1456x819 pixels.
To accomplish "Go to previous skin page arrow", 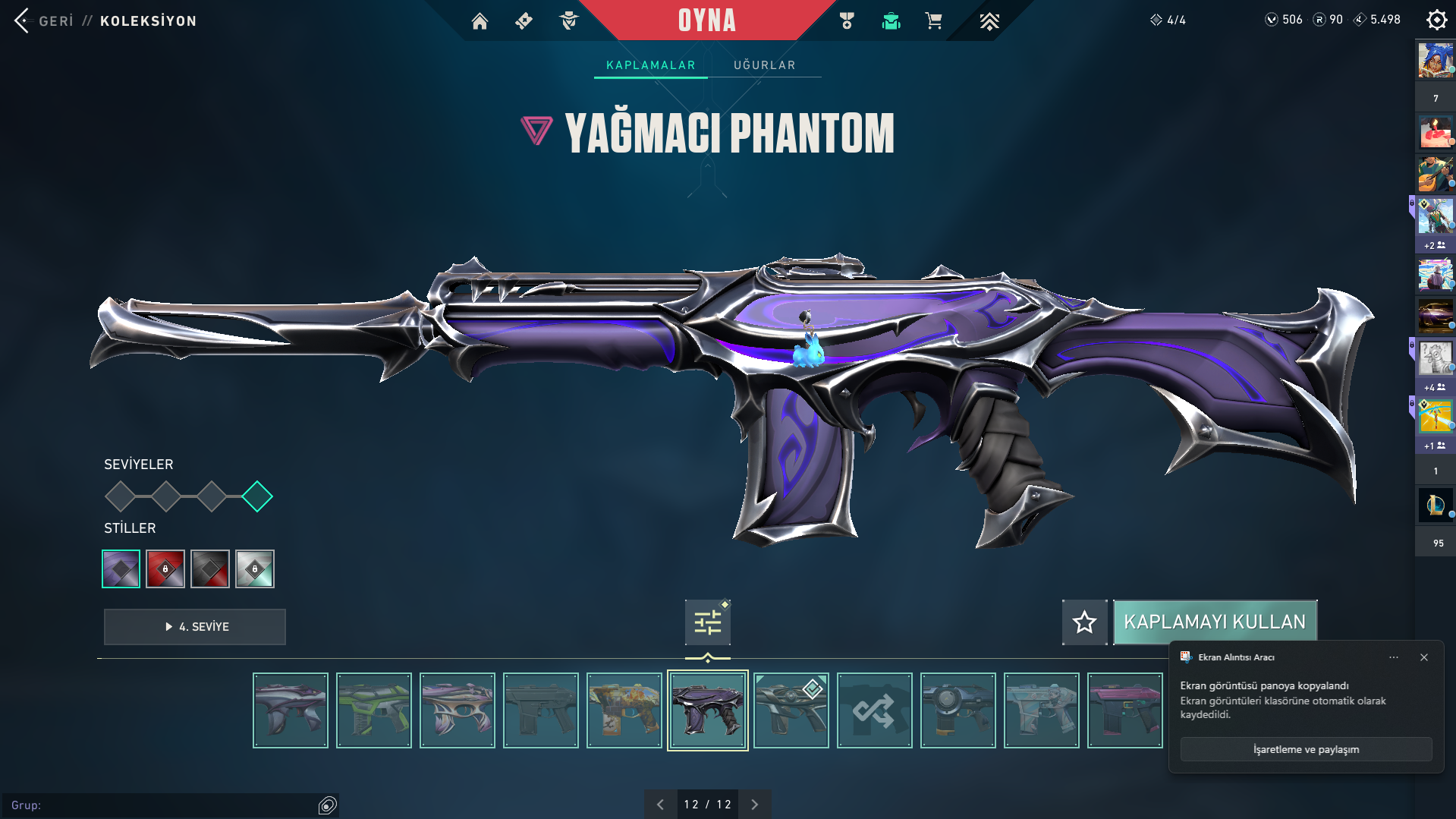I will (x=660, y=805).
